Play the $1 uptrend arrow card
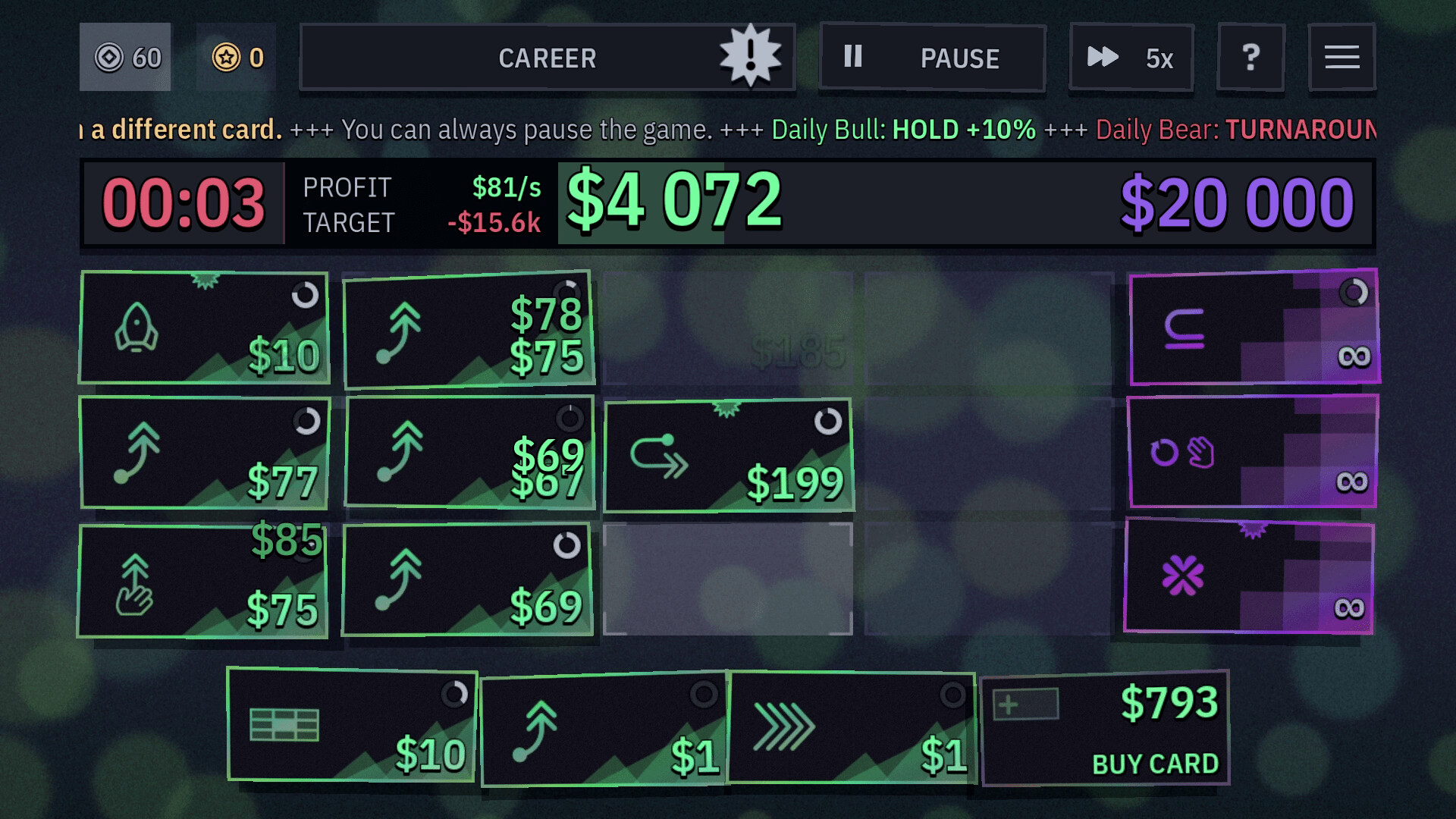Viewport: 1456px width, 819px height. 603,728
